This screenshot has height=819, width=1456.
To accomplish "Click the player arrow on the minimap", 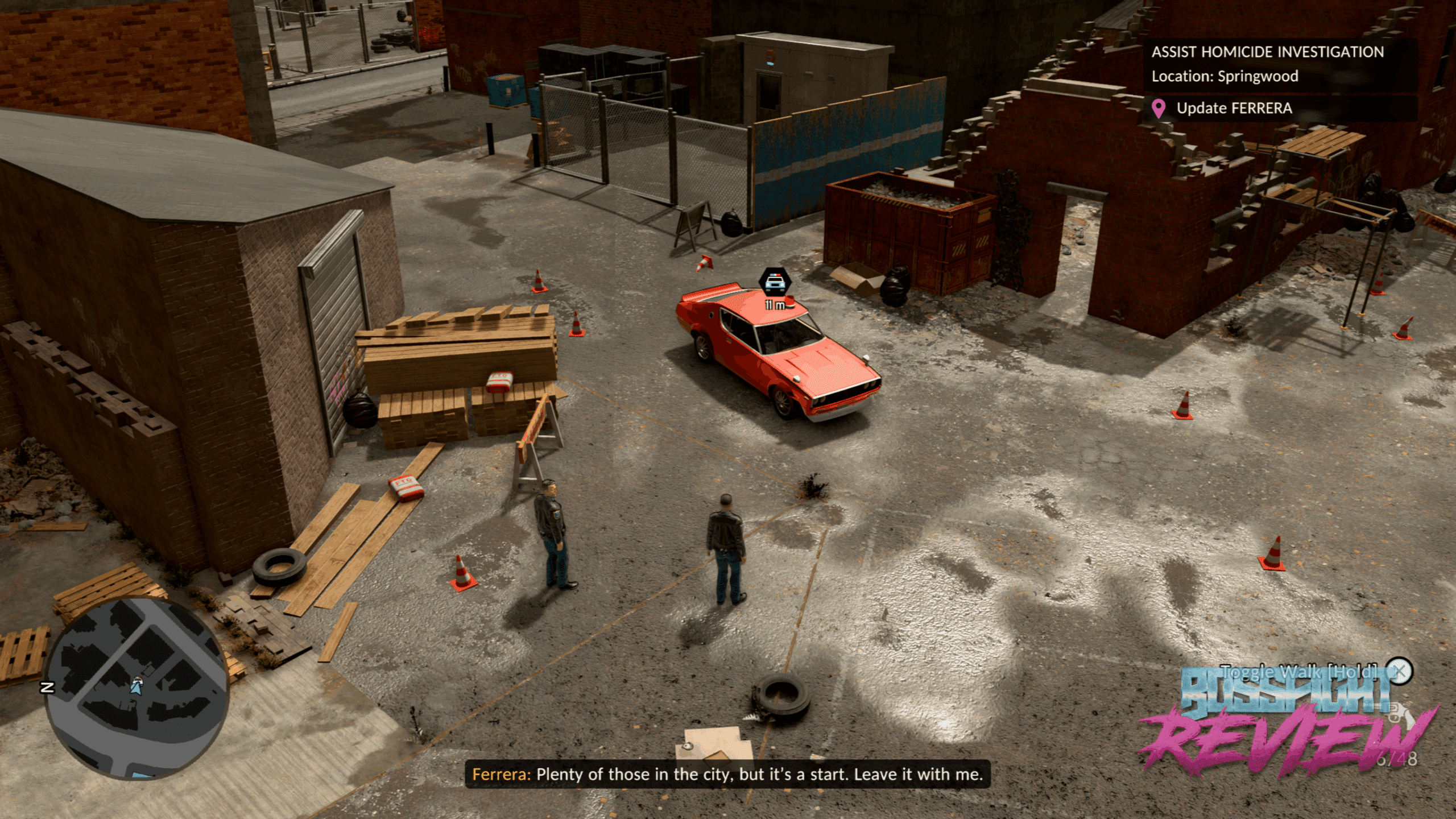I will pos(136,685).
